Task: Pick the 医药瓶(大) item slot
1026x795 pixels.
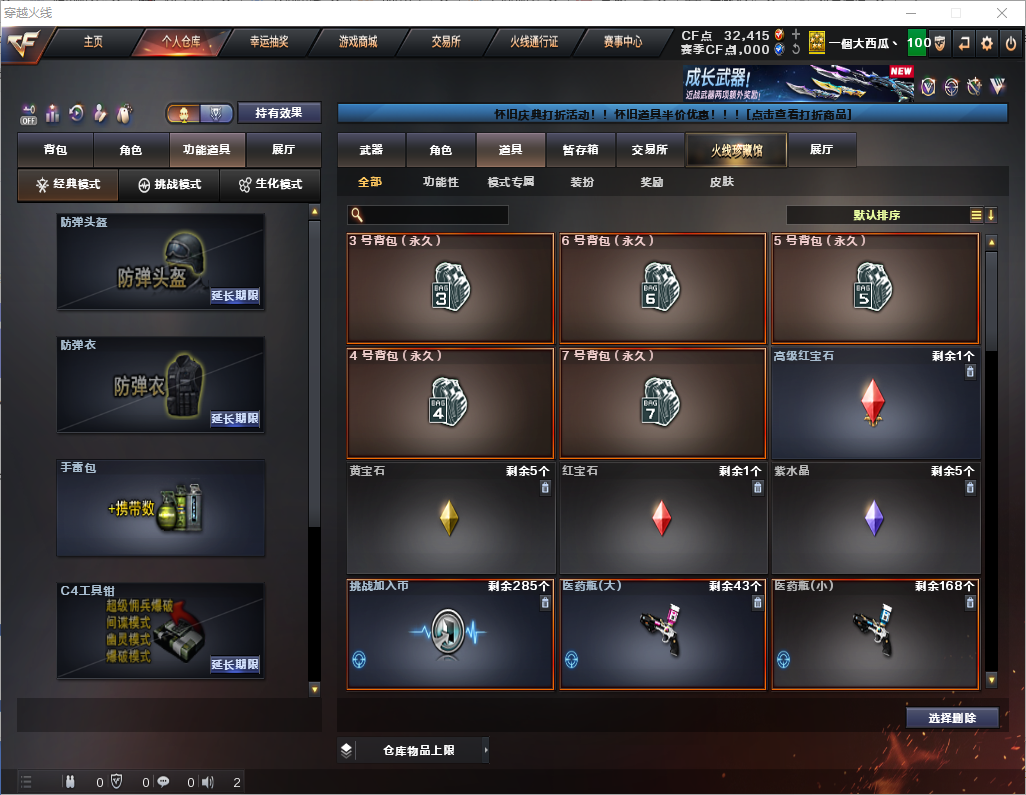Action: [662, 634]
